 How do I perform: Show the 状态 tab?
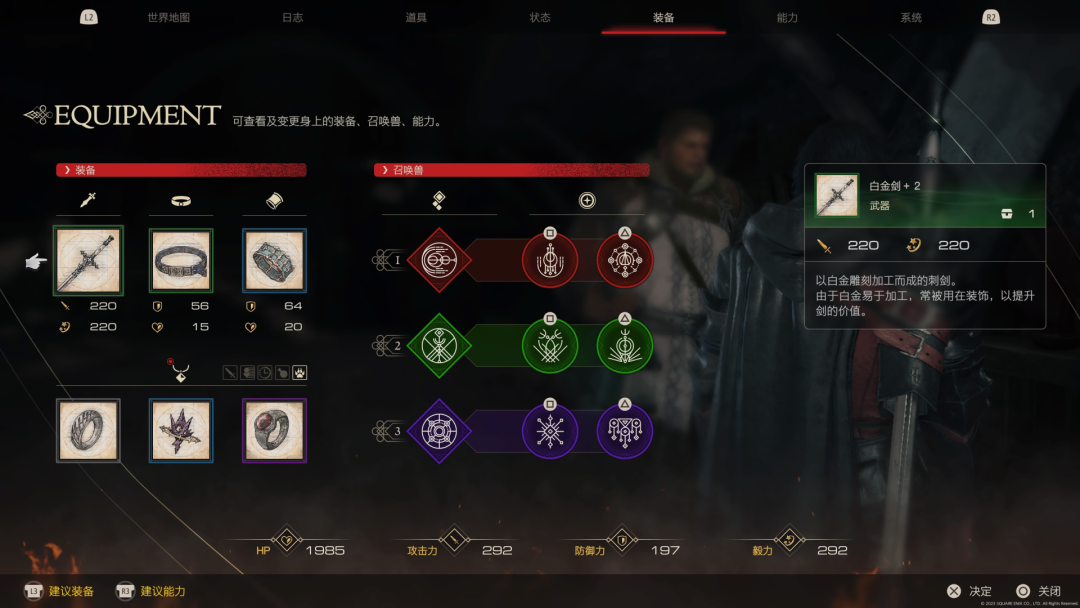point(540,18)
